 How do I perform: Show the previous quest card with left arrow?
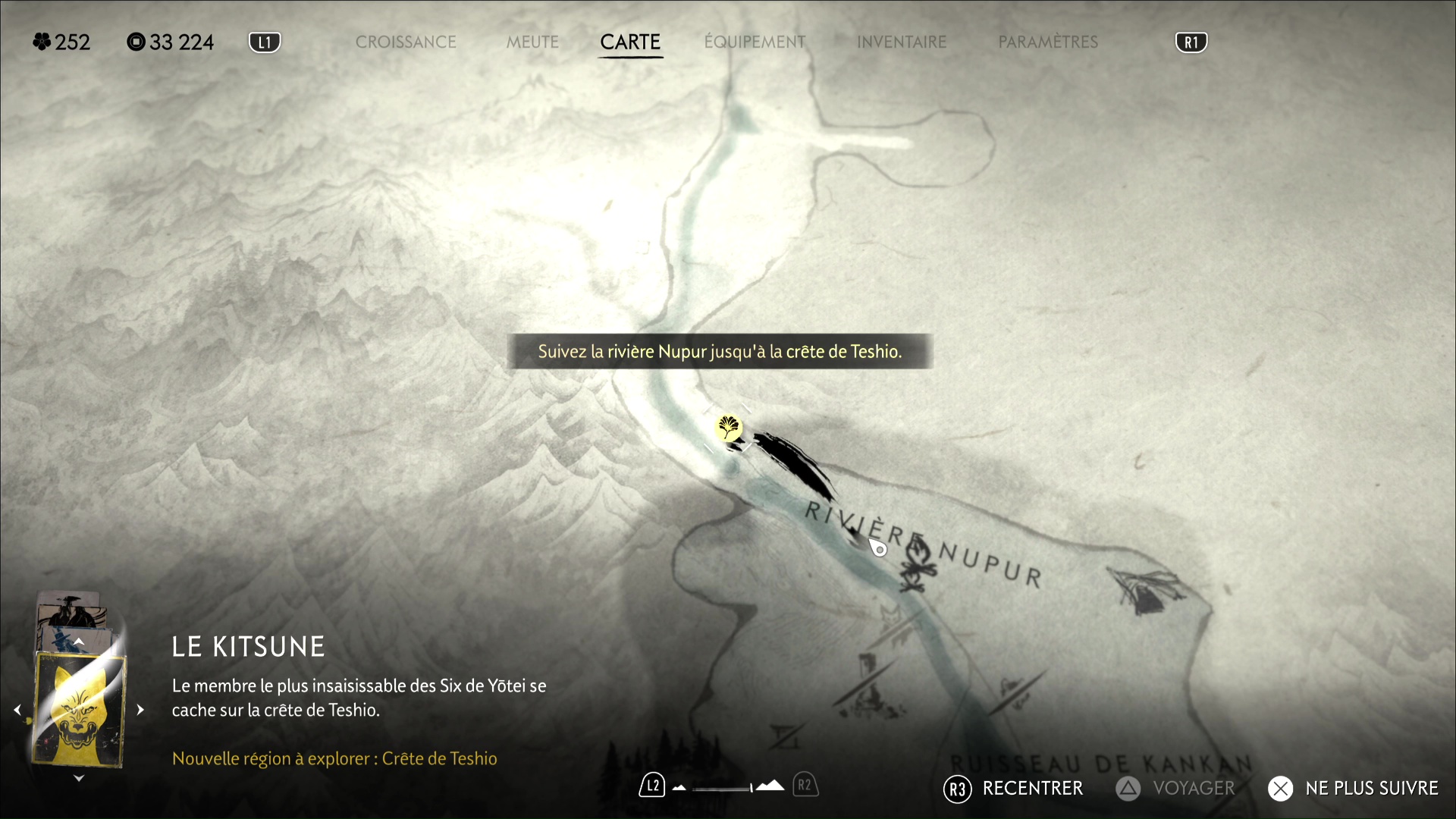pos(17,711)
